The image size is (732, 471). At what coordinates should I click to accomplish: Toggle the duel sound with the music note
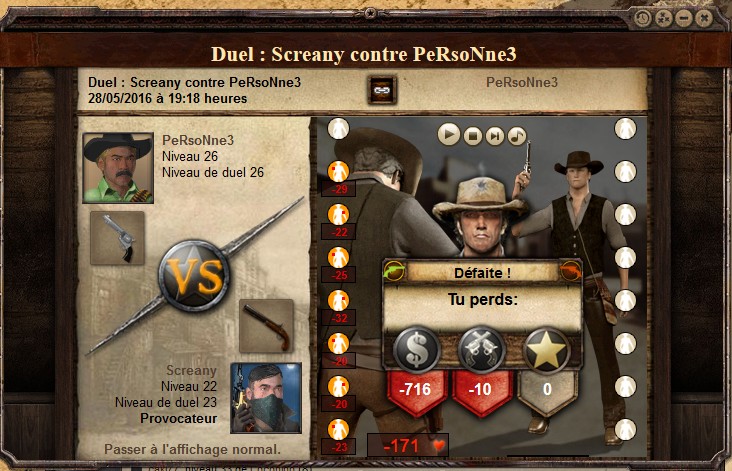(x=516, y=134)
